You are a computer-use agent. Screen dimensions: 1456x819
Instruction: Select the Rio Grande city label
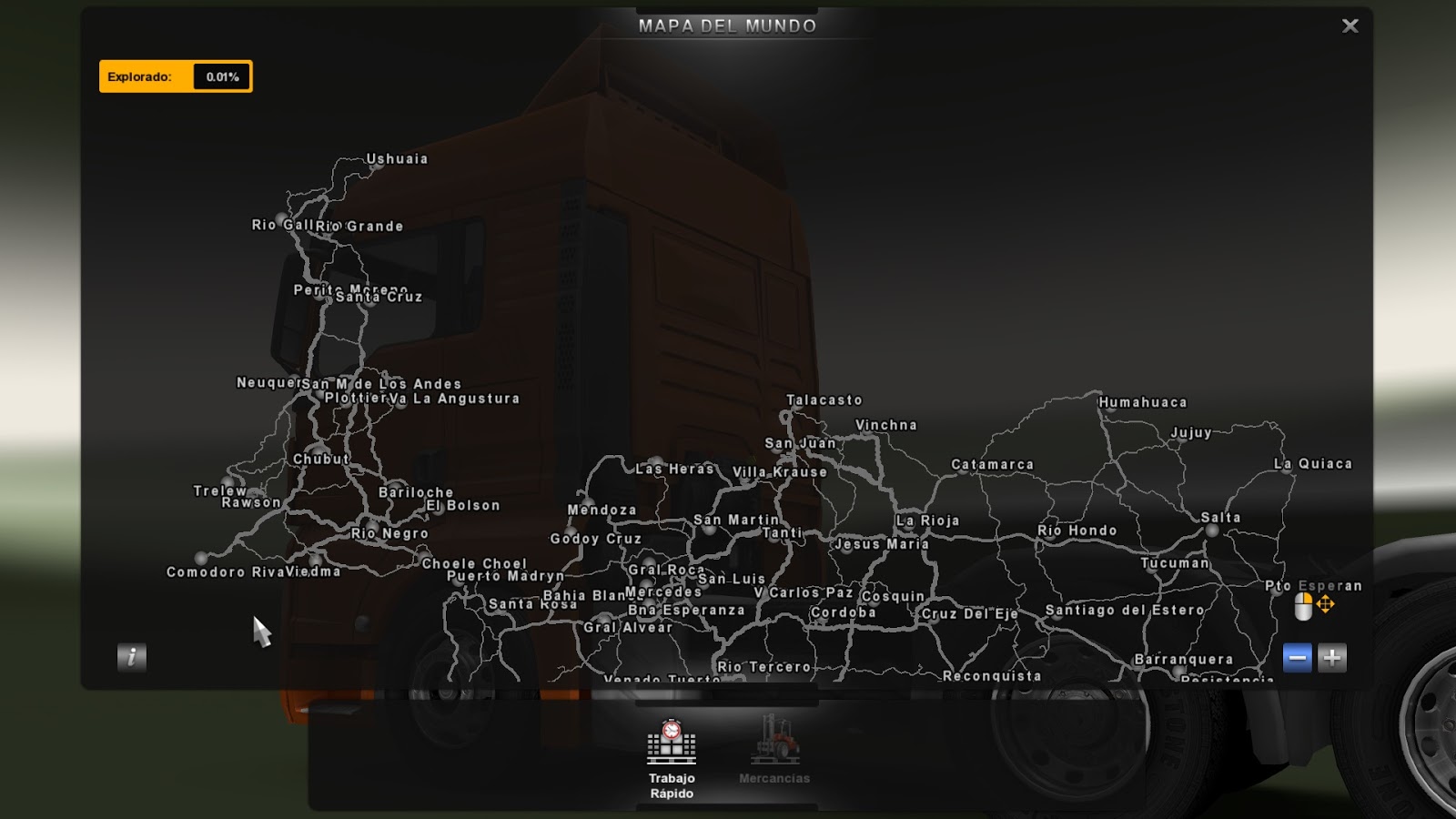click(361, 225)
